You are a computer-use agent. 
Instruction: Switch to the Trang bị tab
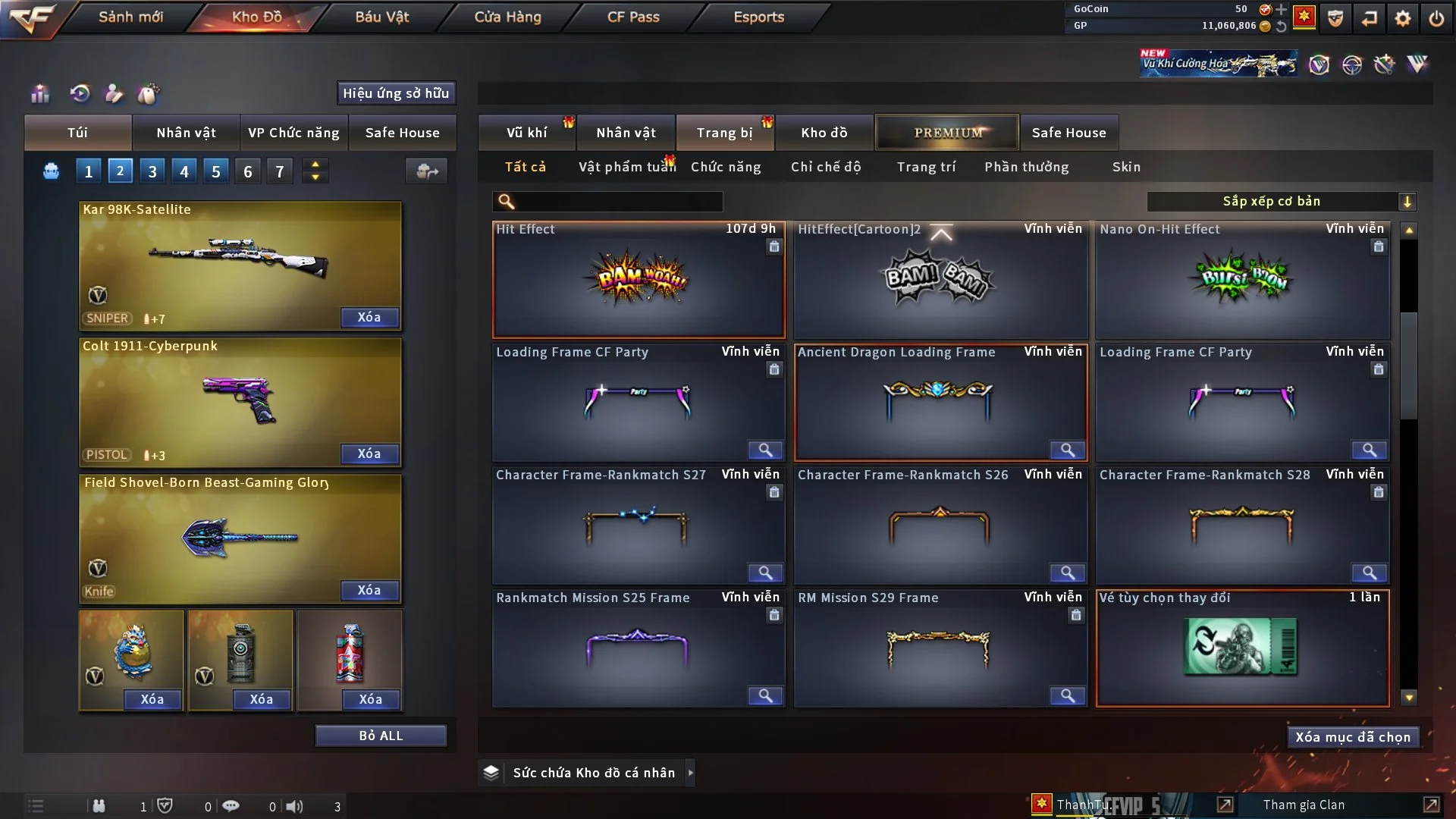click(724, 133)
